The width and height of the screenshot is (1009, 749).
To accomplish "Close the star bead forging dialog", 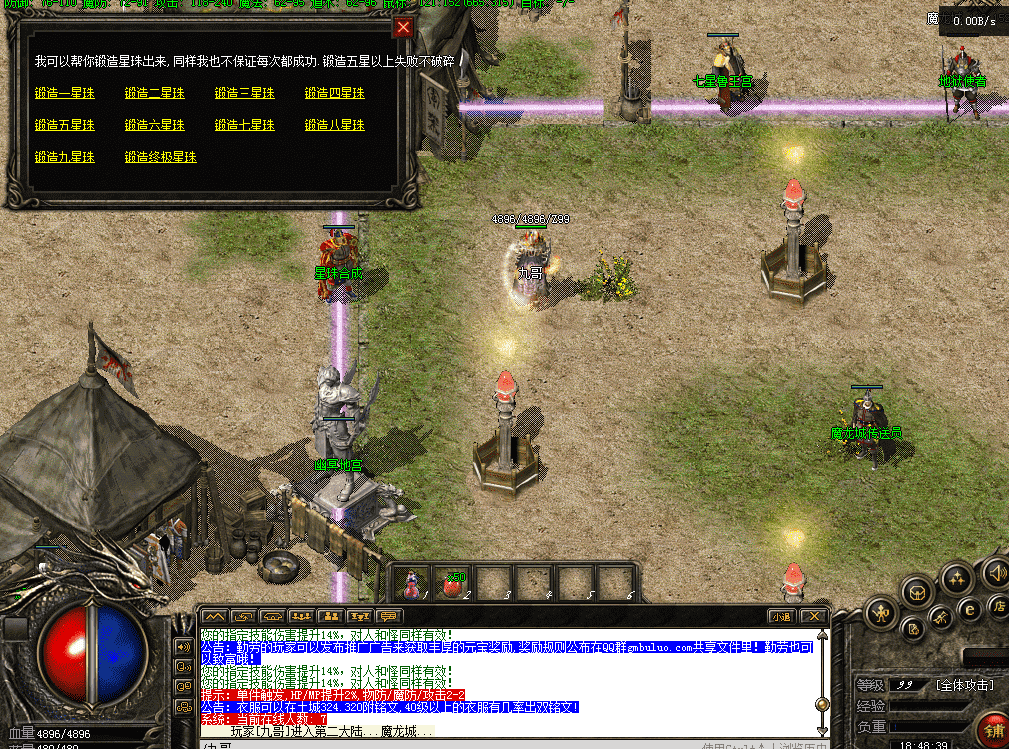I will [403, 27].
